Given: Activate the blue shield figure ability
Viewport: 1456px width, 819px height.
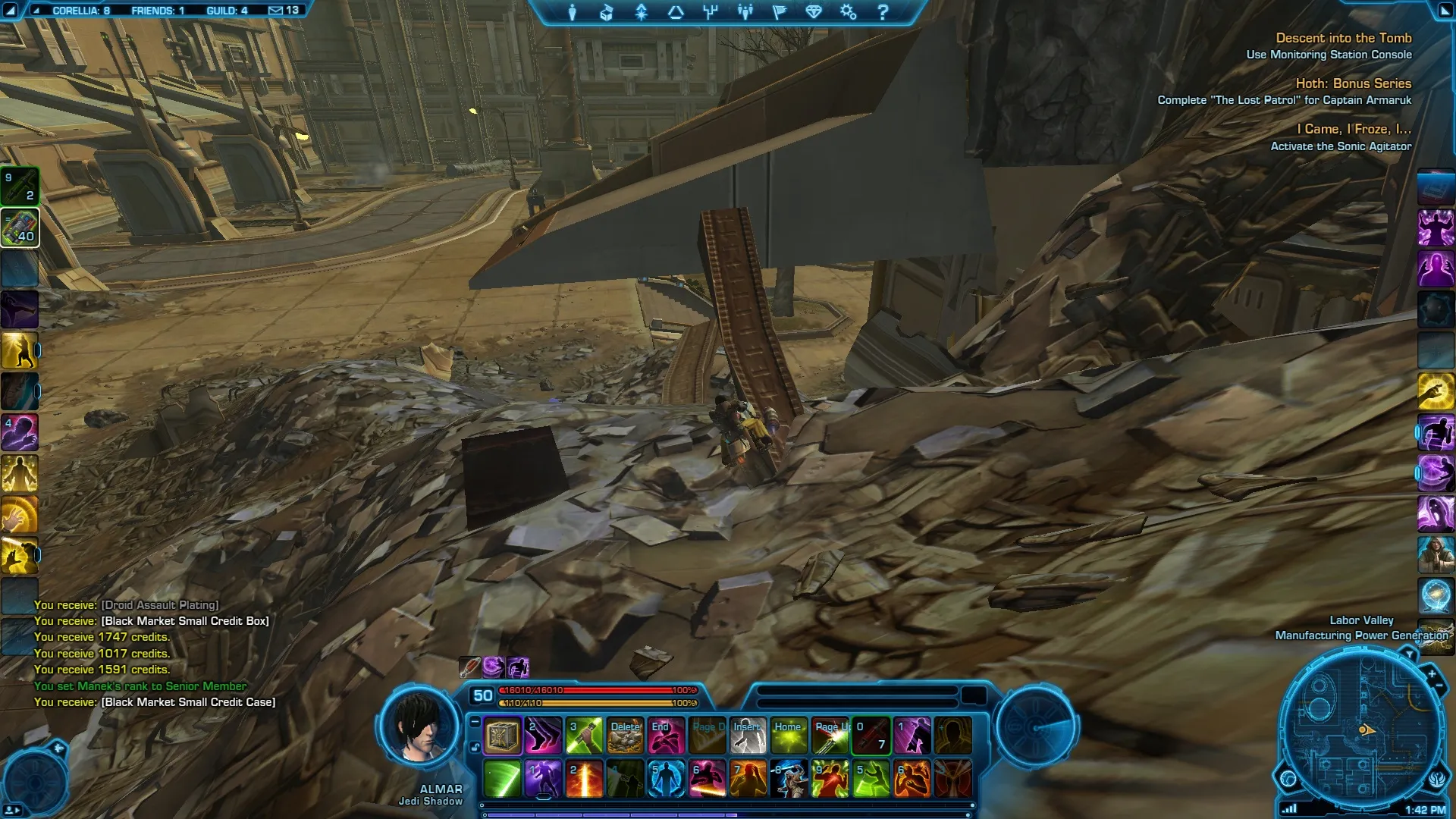Looking at the screenshot, I should click(x=666, y=779).
